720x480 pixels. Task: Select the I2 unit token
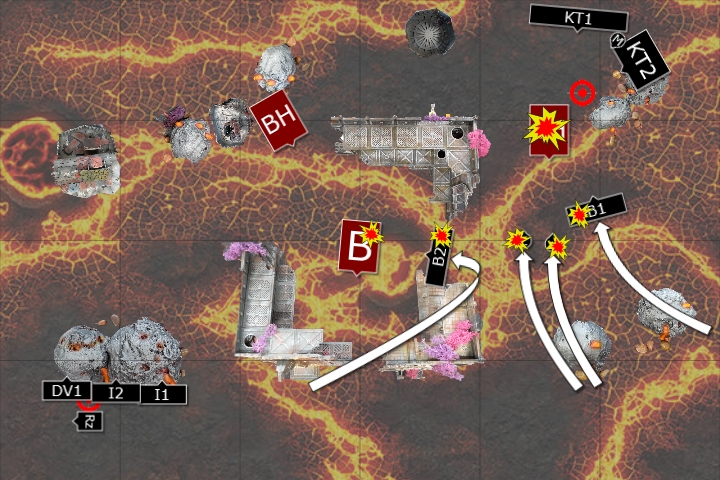(x=116, y=393)
